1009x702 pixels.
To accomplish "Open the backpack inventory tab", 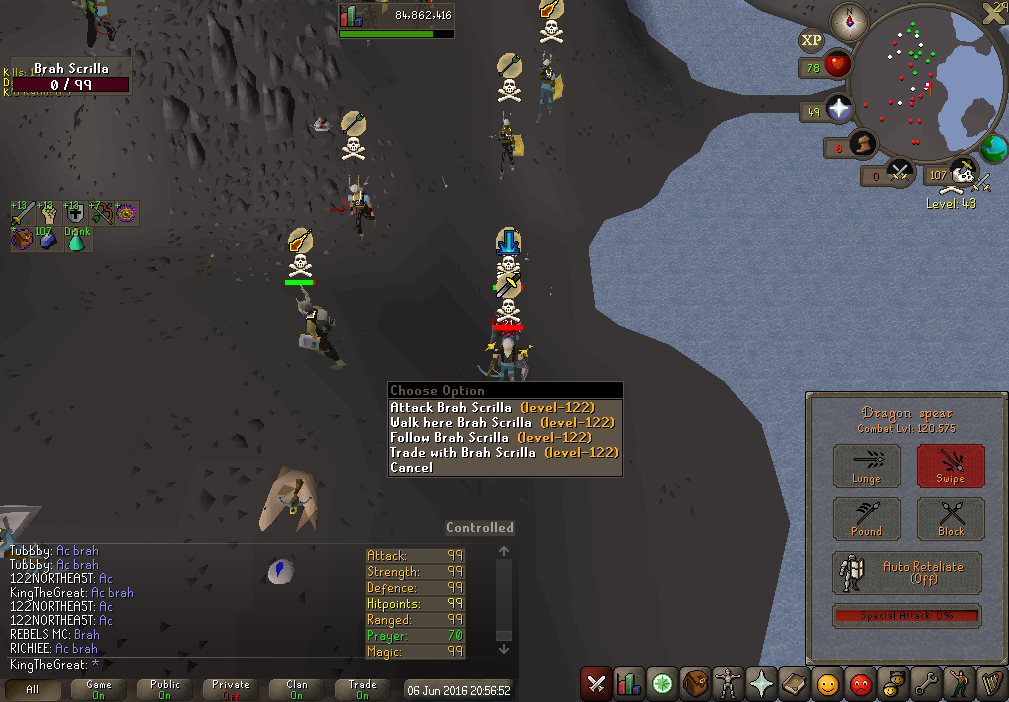I will pyautogui.click(x=695, y=684).
